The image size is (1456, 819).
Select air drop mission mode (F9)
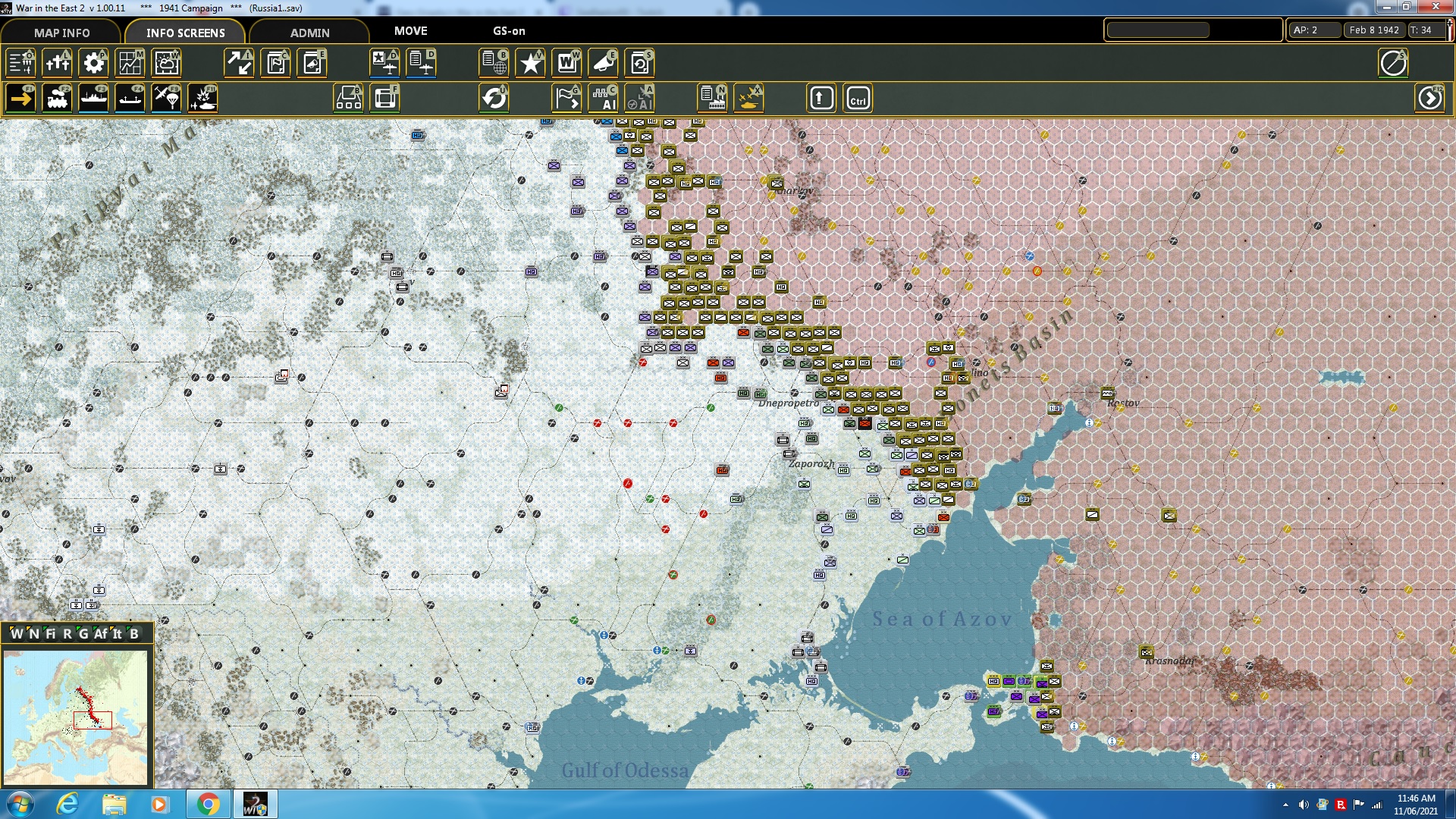[x=166, y=98]
